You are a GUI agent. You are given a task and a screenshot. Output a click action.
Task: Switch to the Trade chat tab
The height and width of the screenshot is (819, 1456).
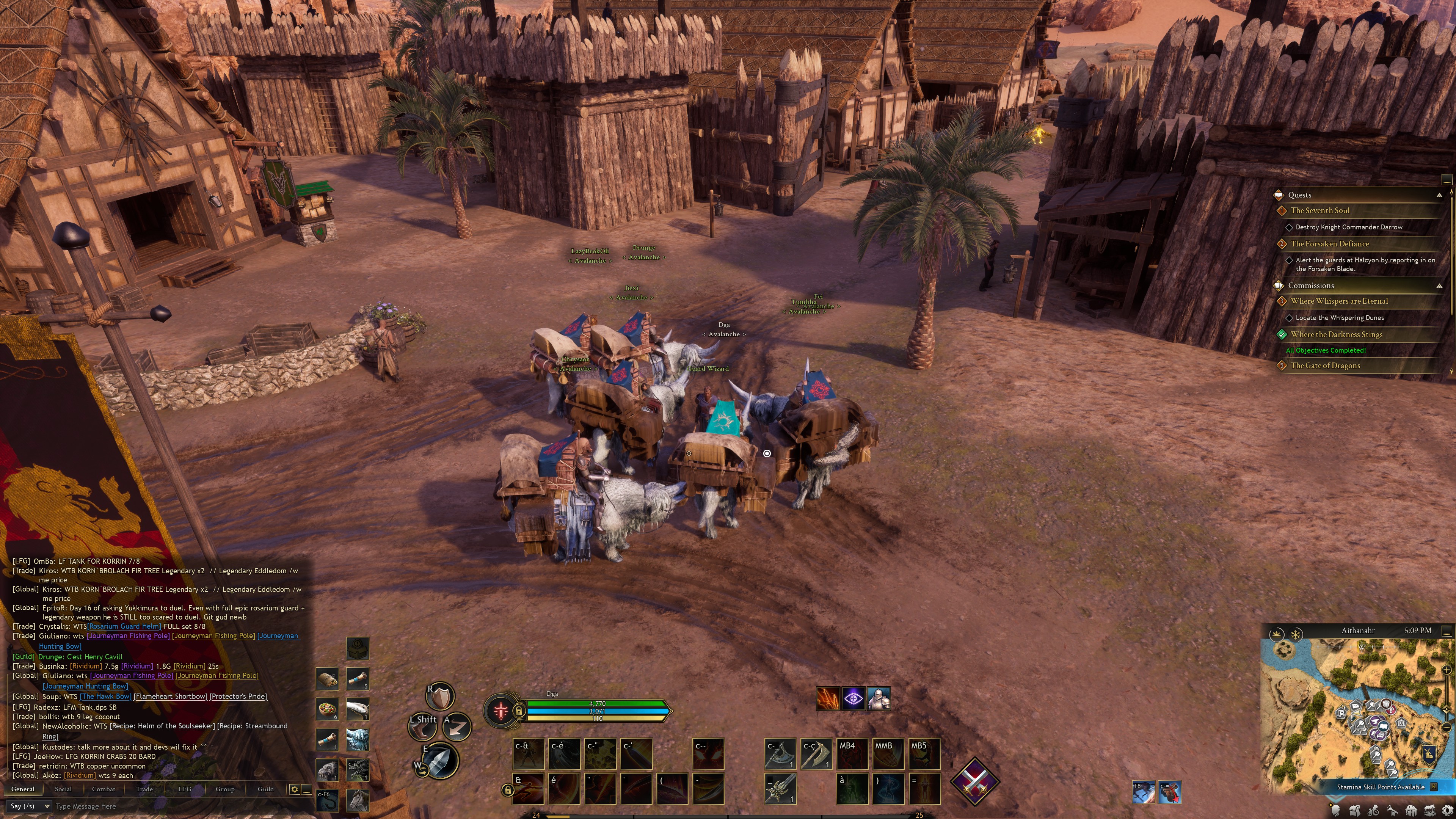[144, 789]
